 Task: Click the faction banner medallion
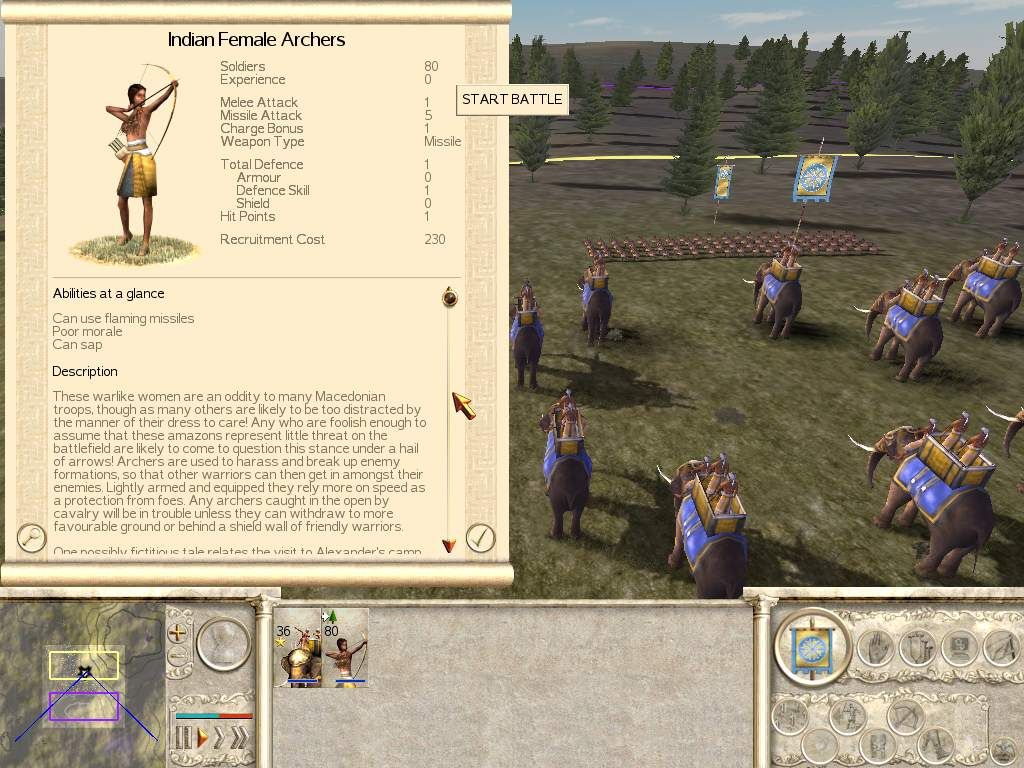pyautogui.click(x=812, y=647)
